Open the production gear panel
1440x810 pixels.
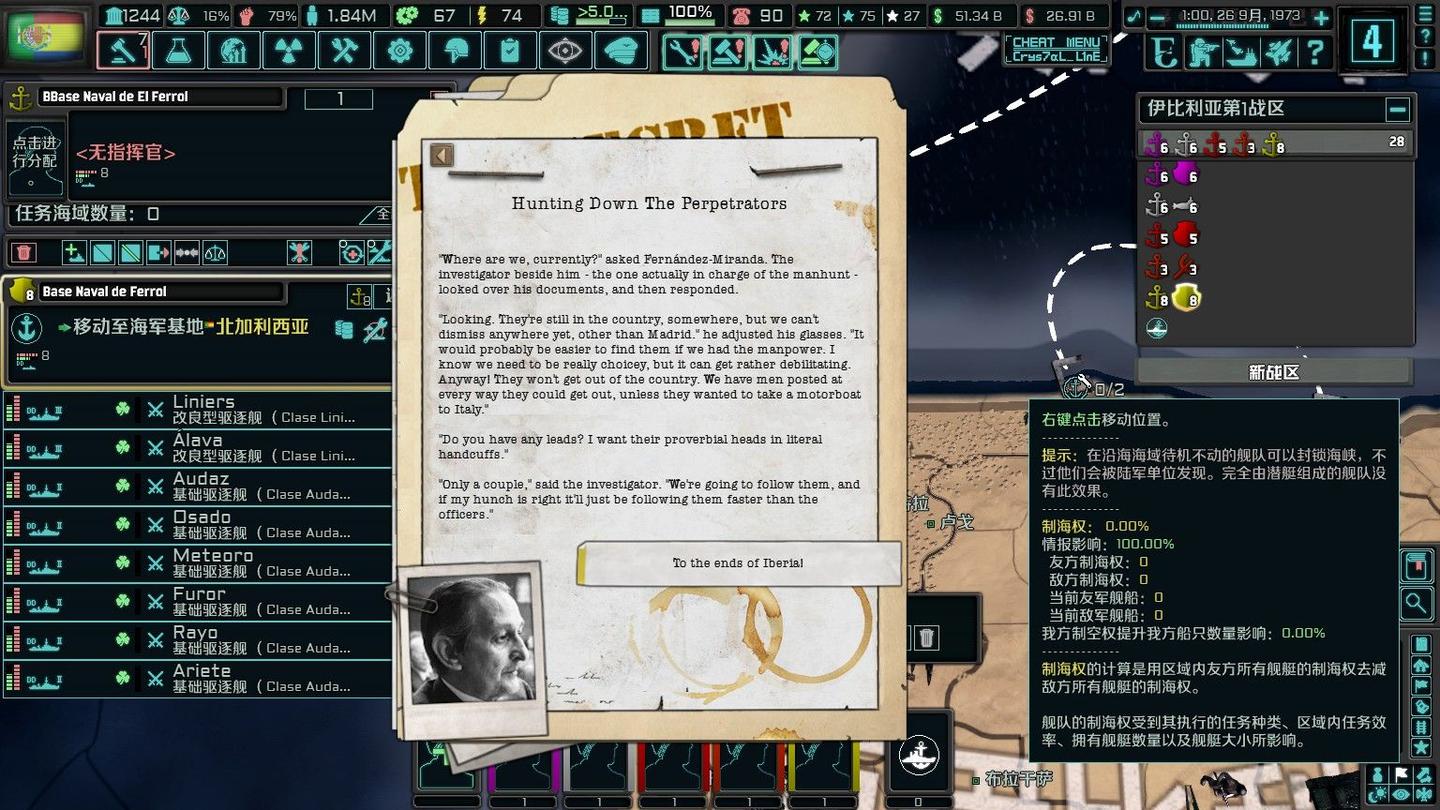pyautogui.click(x=400, y=50)
